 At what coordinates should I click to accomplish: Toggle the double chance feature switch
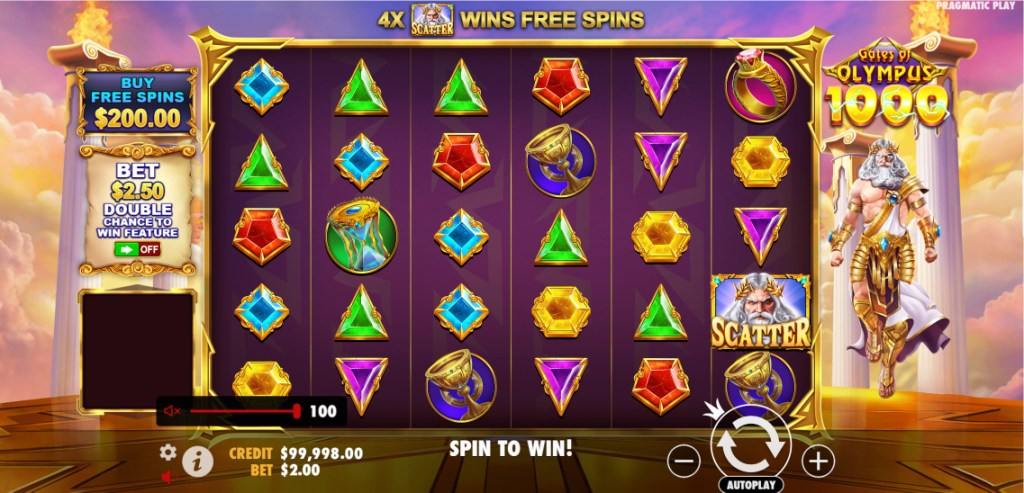138,249
